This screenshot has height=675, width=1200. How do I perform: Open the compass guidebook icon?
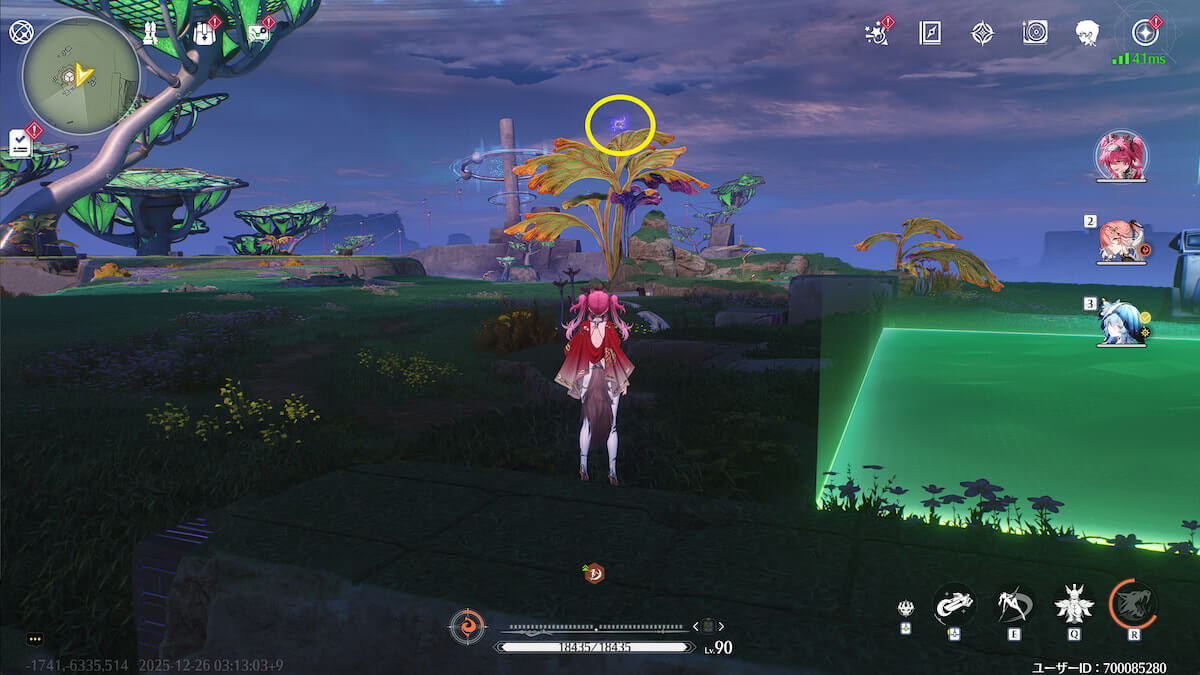(930, 33)
